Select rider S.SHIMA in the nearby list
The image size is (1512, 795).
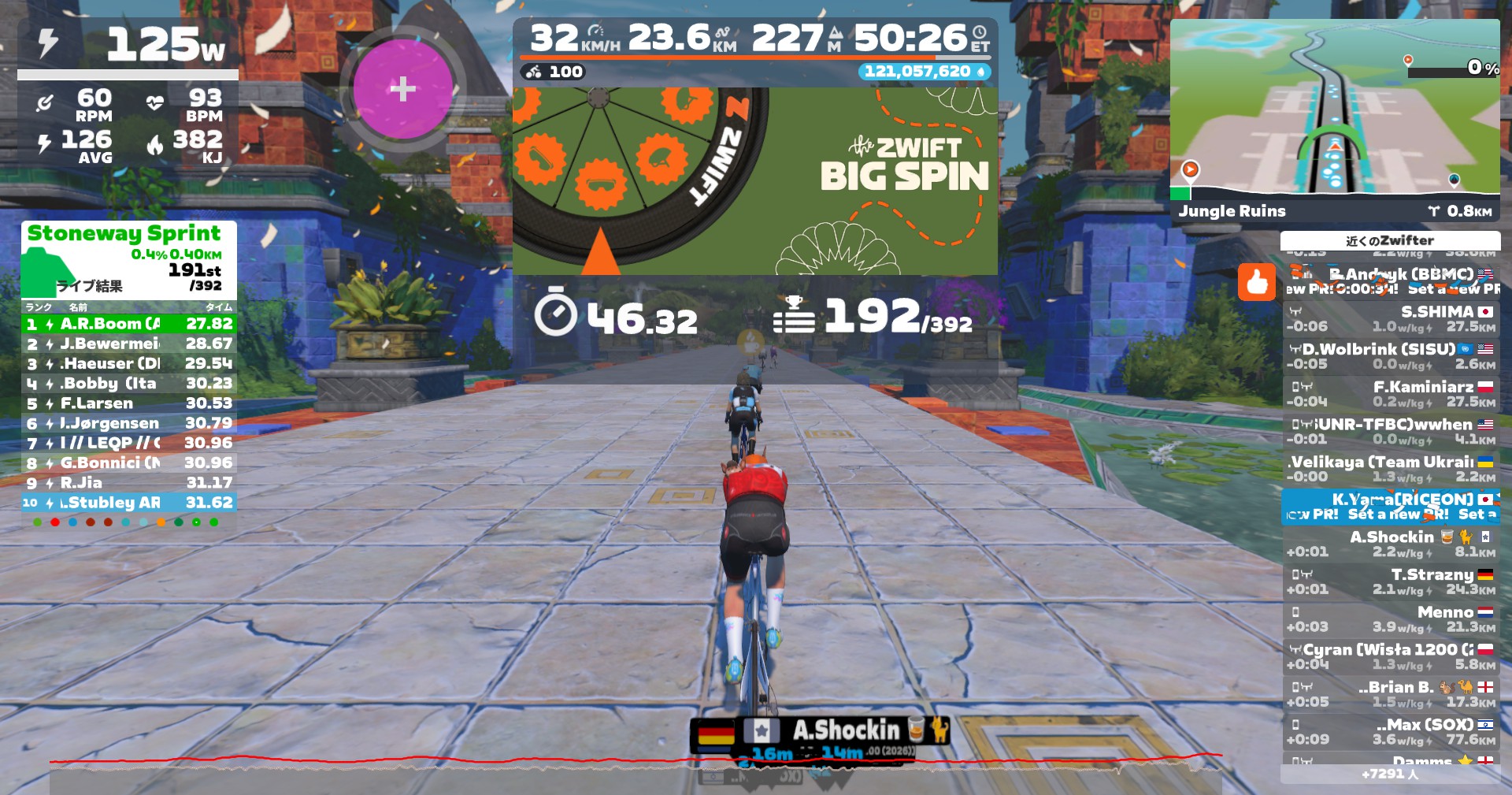[x=1391, y=318]
